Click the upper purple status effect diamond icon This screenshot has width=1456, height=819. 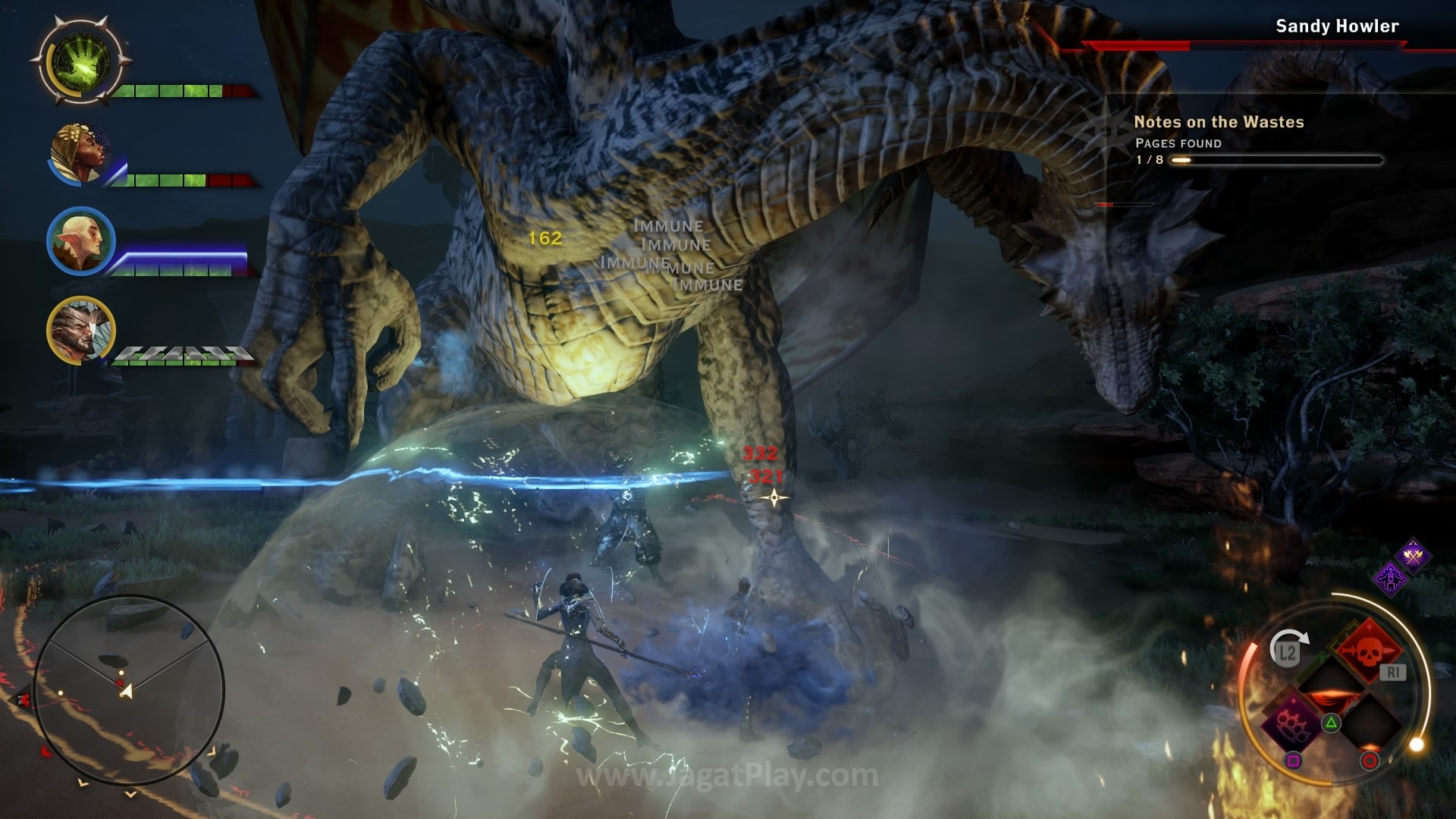[x=1414, y=555]
